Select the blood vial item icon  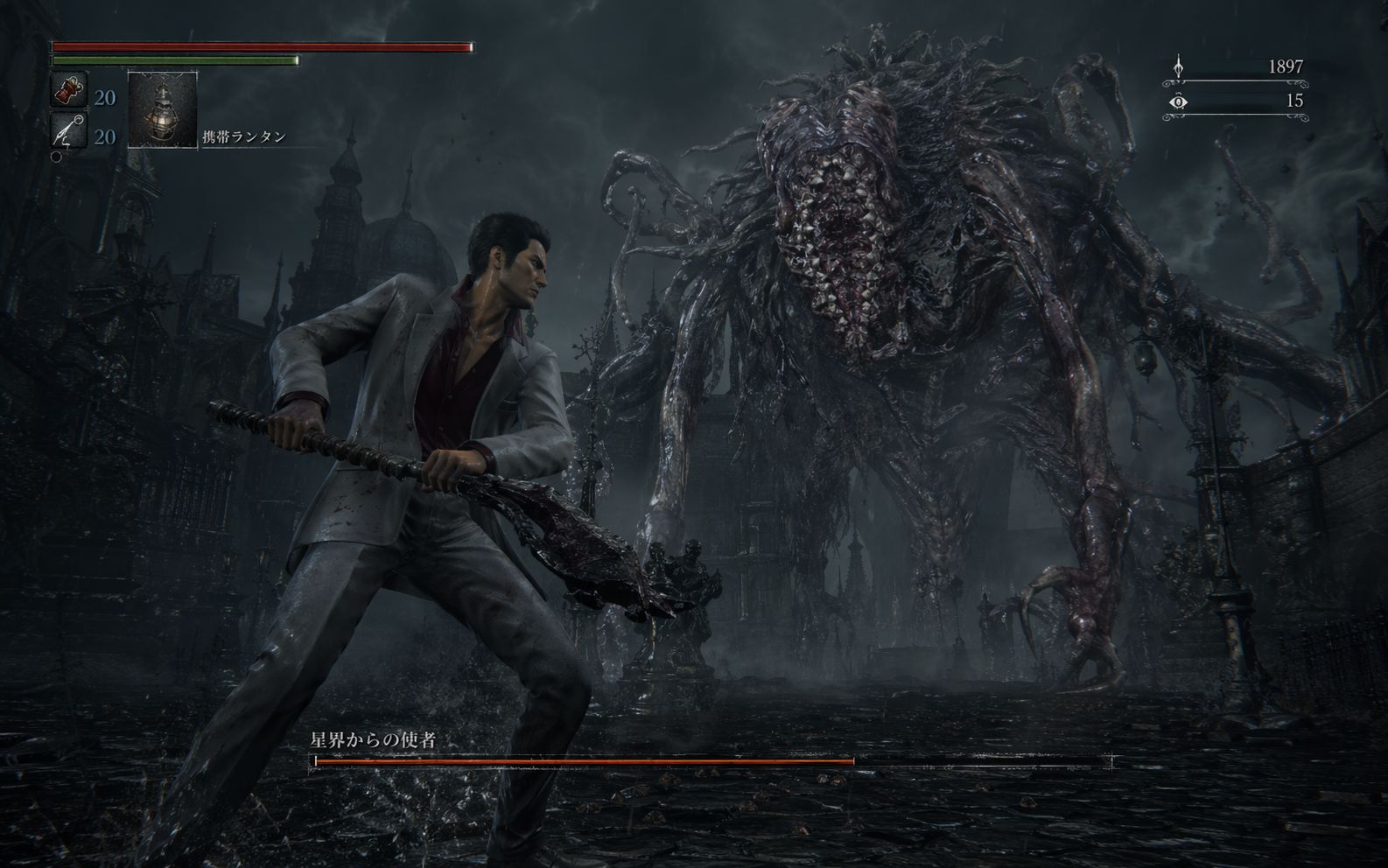click(x=68, y=91)
